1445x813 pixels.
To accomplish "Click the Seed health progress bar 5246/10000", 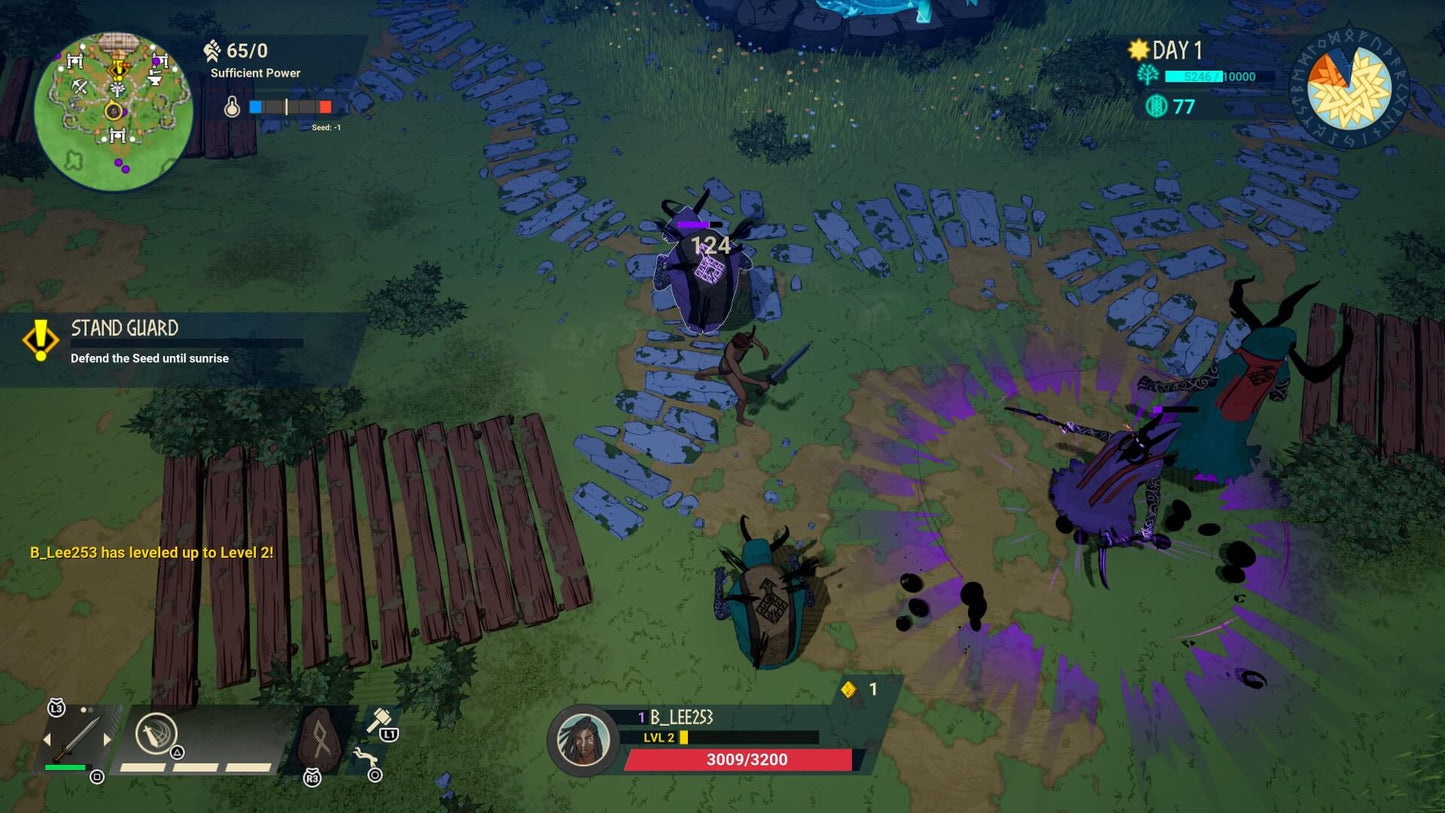I will tap(1220, 75).
